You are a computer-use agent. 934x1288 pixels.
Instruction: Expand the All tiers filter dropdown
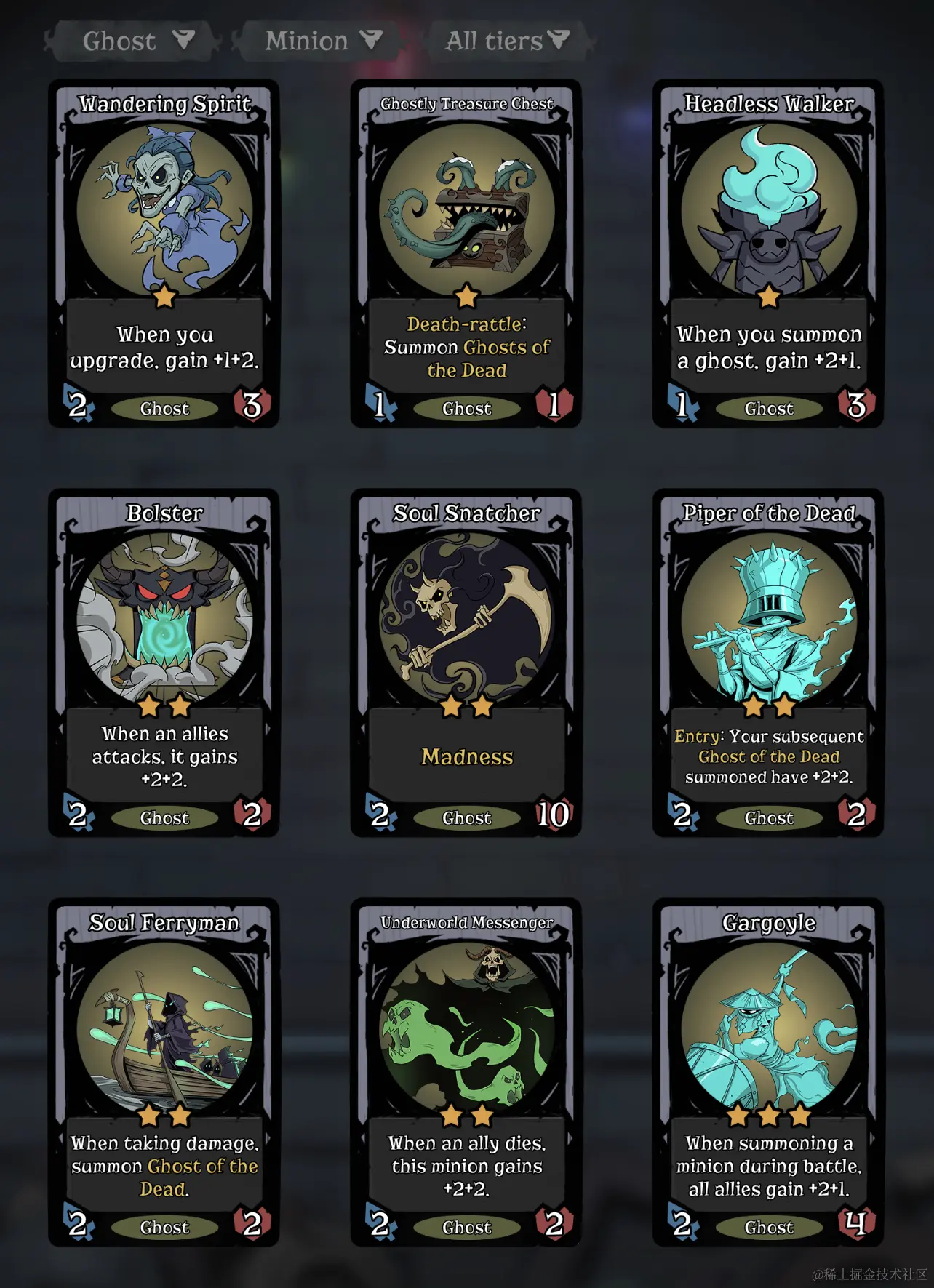coord(507,41)
